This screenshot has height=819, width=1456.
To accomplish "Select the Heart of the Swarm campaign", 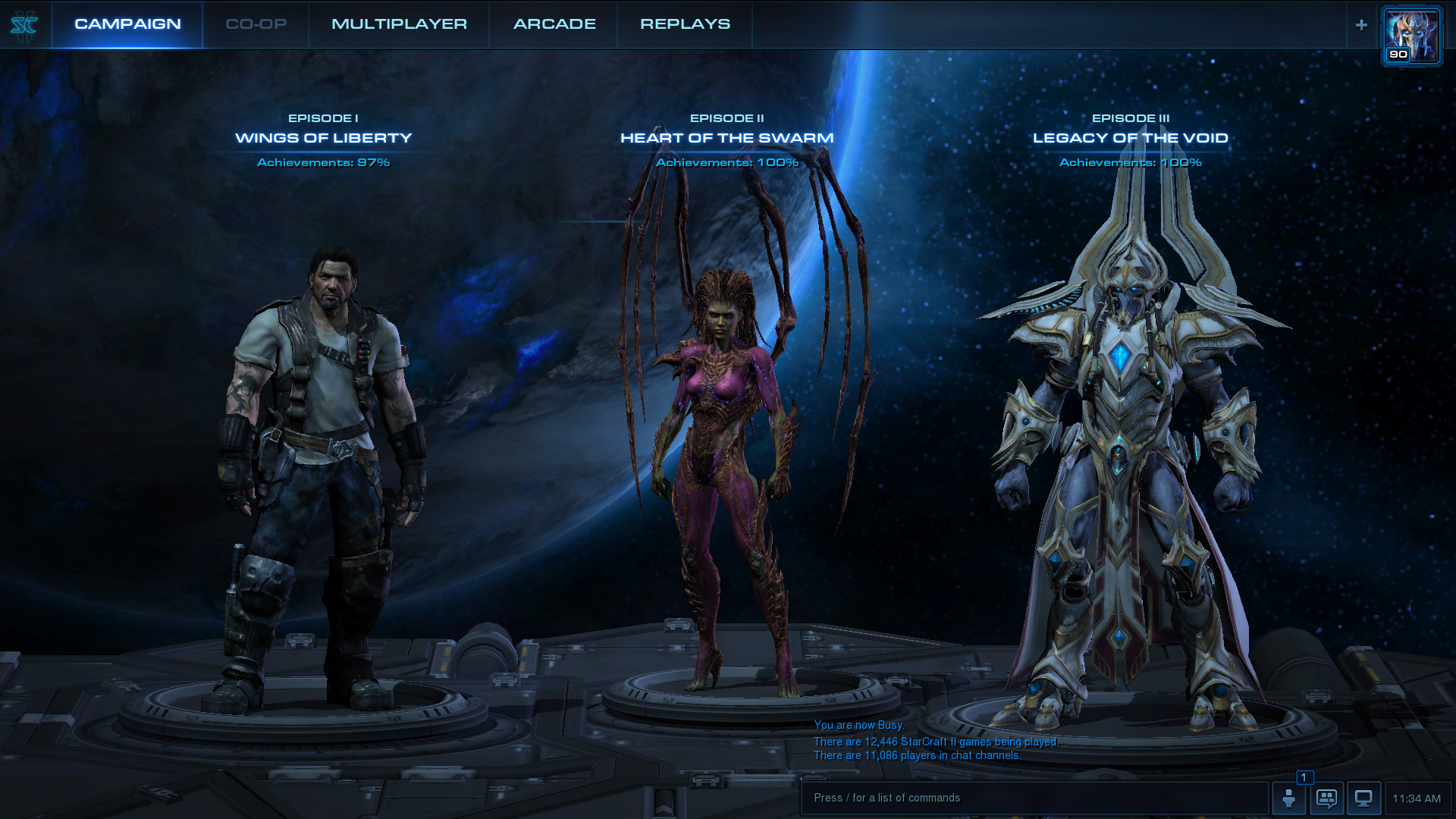I will pos(726,138).
